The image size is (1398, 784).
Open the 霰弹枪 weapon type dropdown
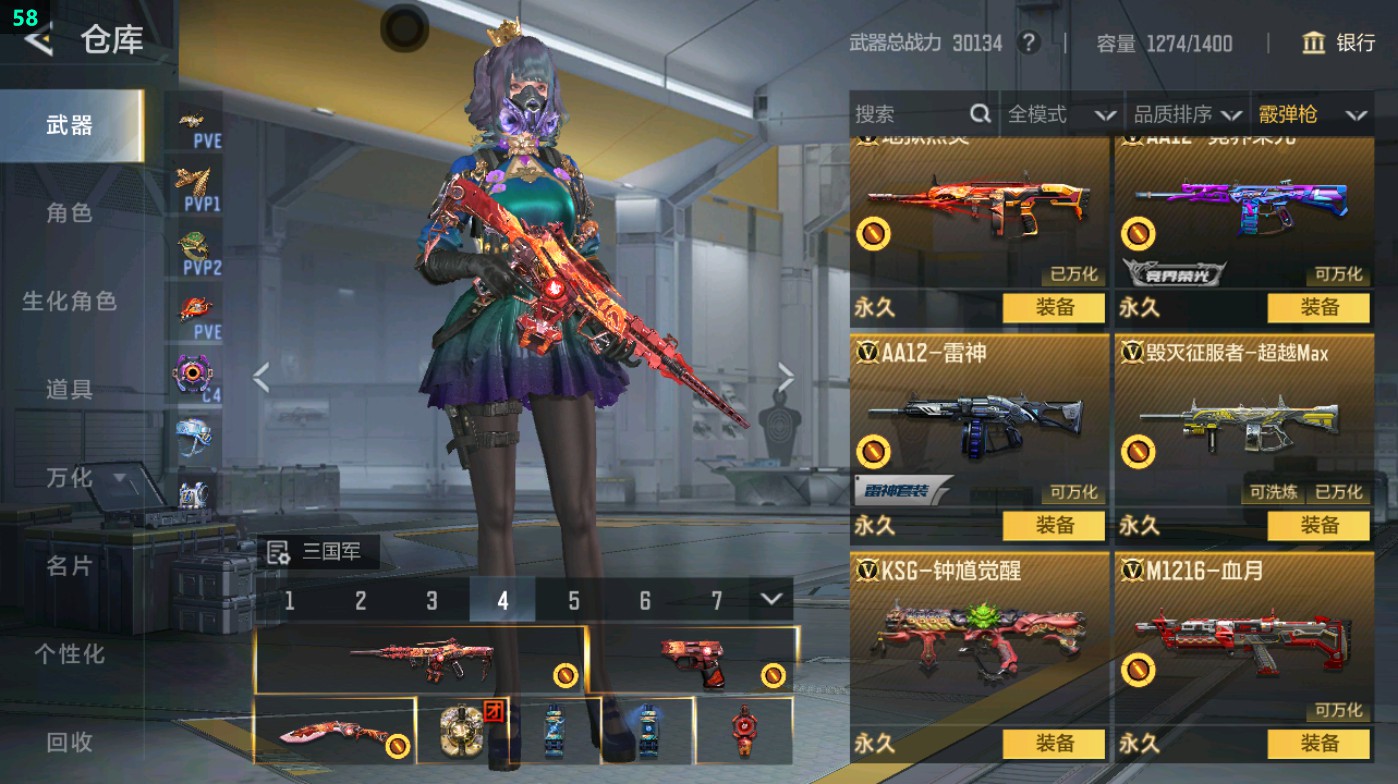(1311, 115)
